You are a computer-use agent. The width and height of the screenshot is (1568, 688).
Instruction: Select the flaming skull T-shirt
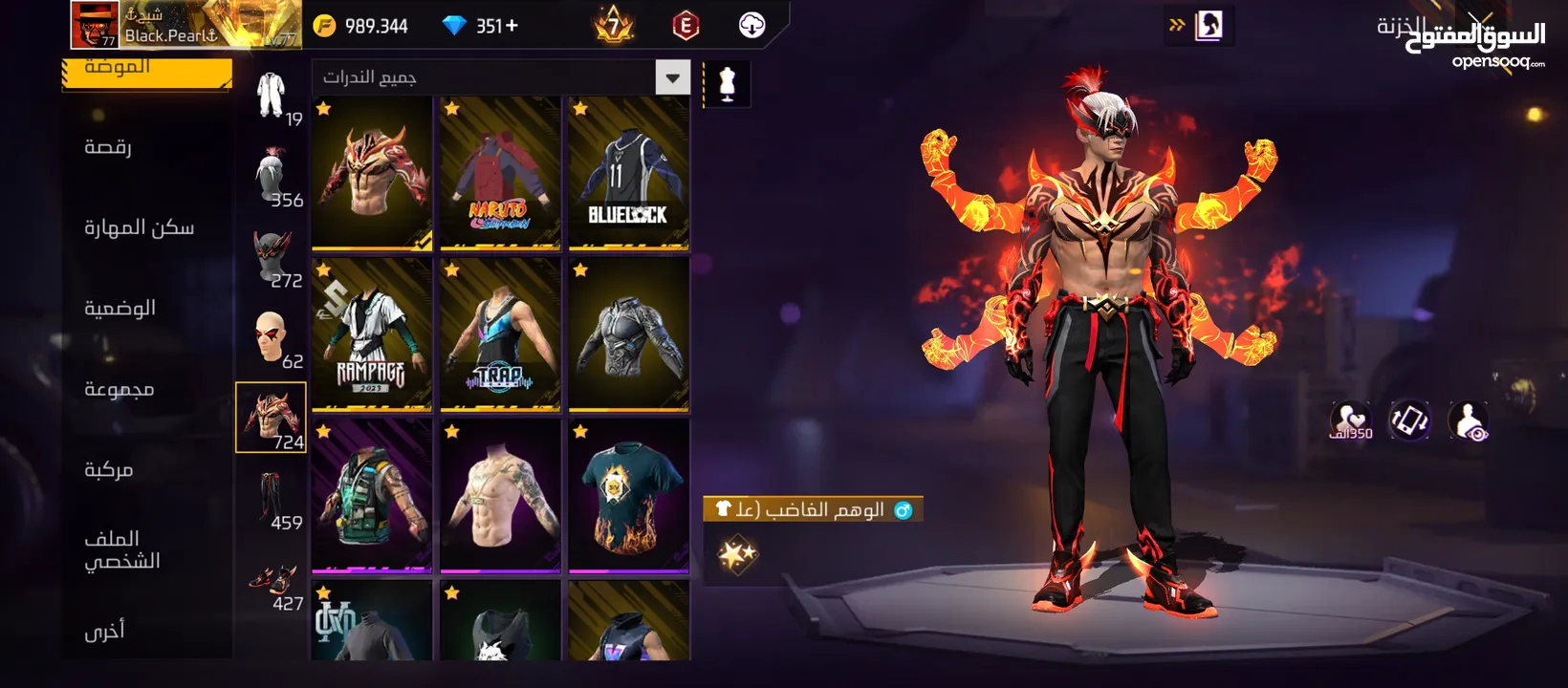[628, 496]
